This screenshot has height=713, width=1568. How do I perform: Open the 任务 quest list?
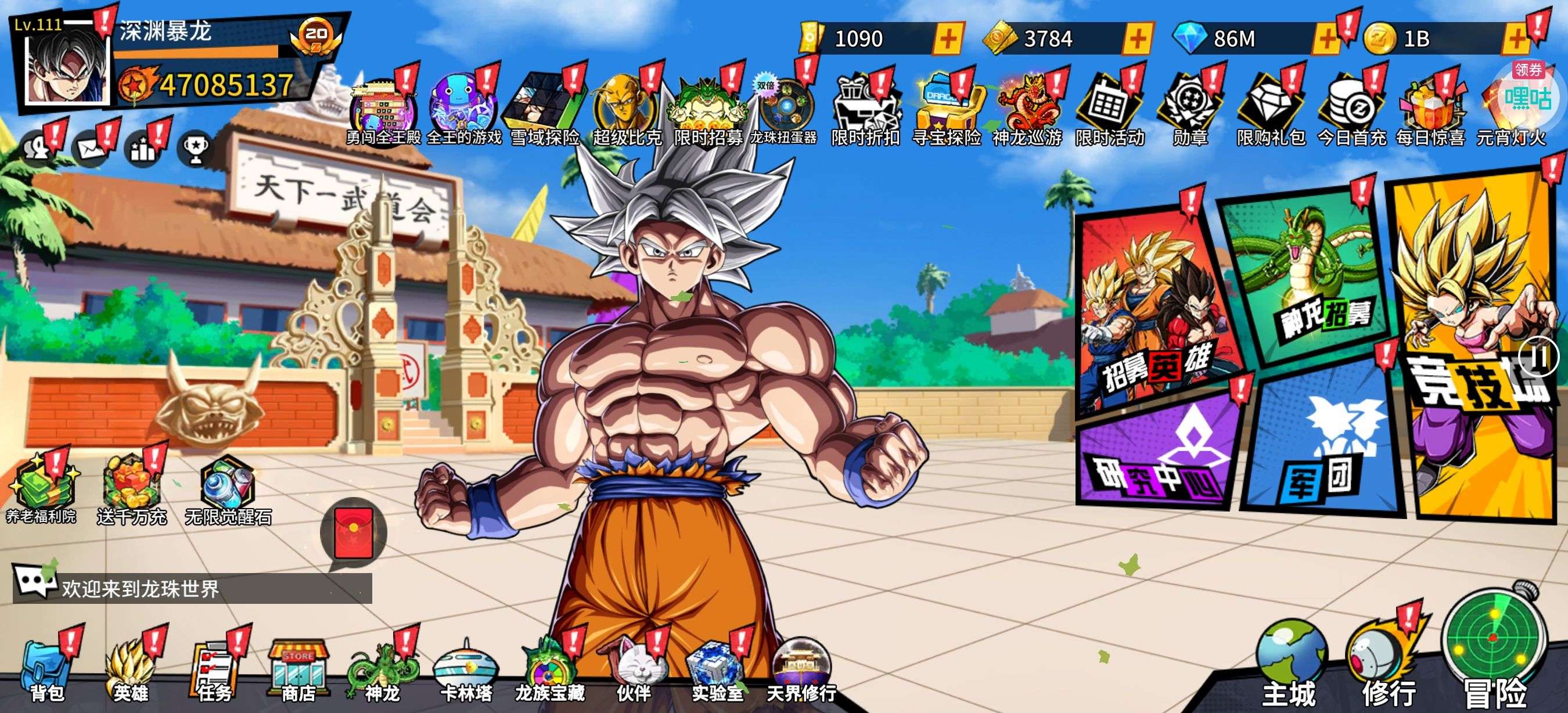tap(214, 671)
